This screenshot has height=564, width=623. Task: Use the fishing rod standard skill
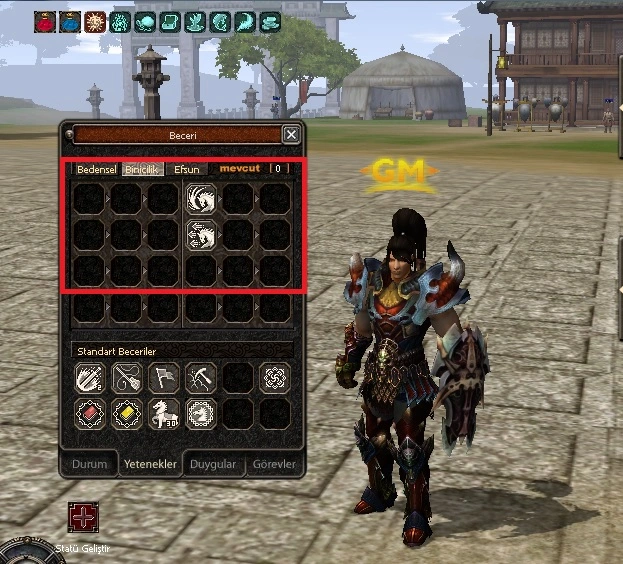(x=126, y=378)
